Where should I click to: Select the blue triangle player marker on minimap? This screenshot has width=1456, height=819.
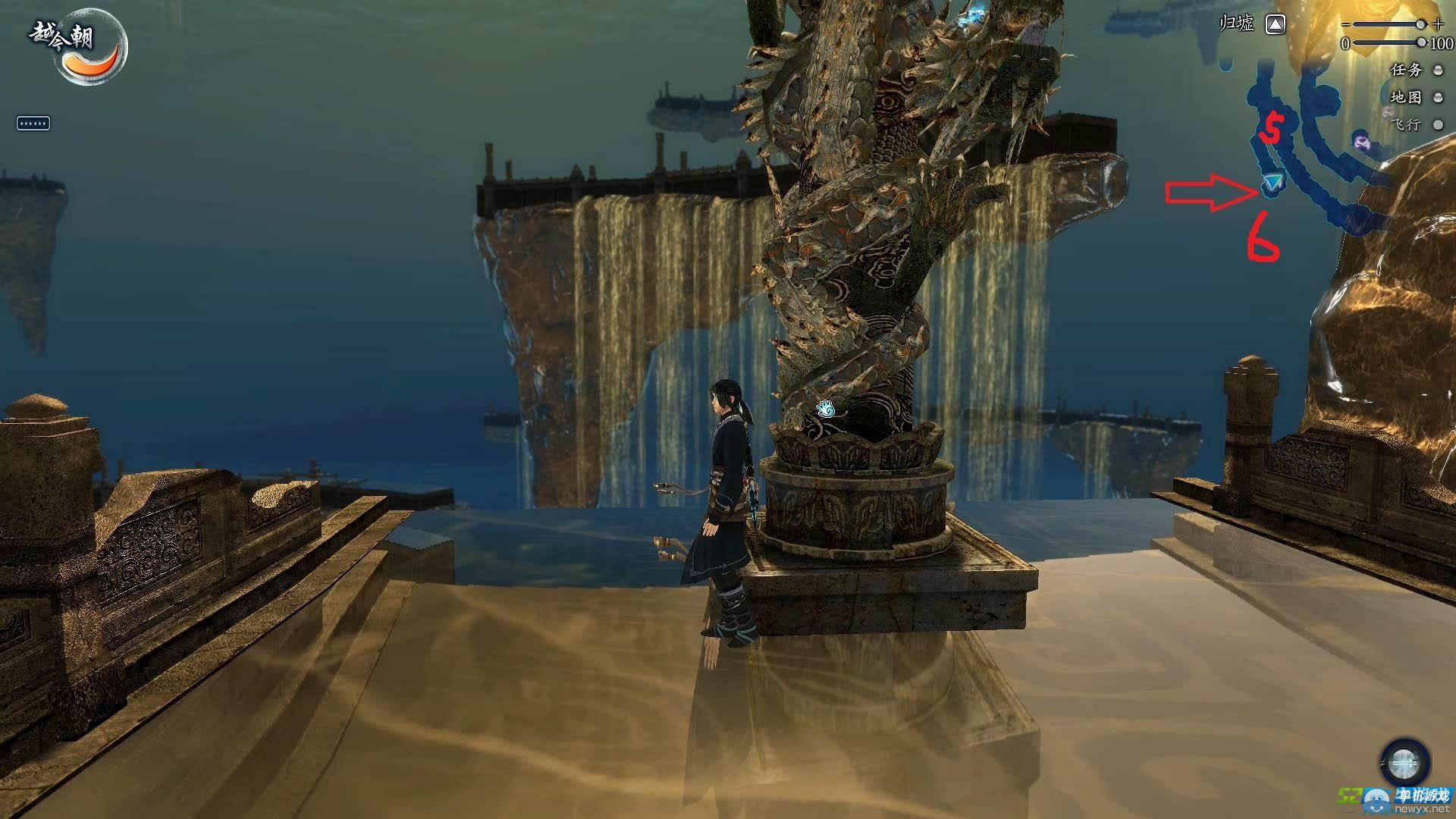(x=1274, y=183)
